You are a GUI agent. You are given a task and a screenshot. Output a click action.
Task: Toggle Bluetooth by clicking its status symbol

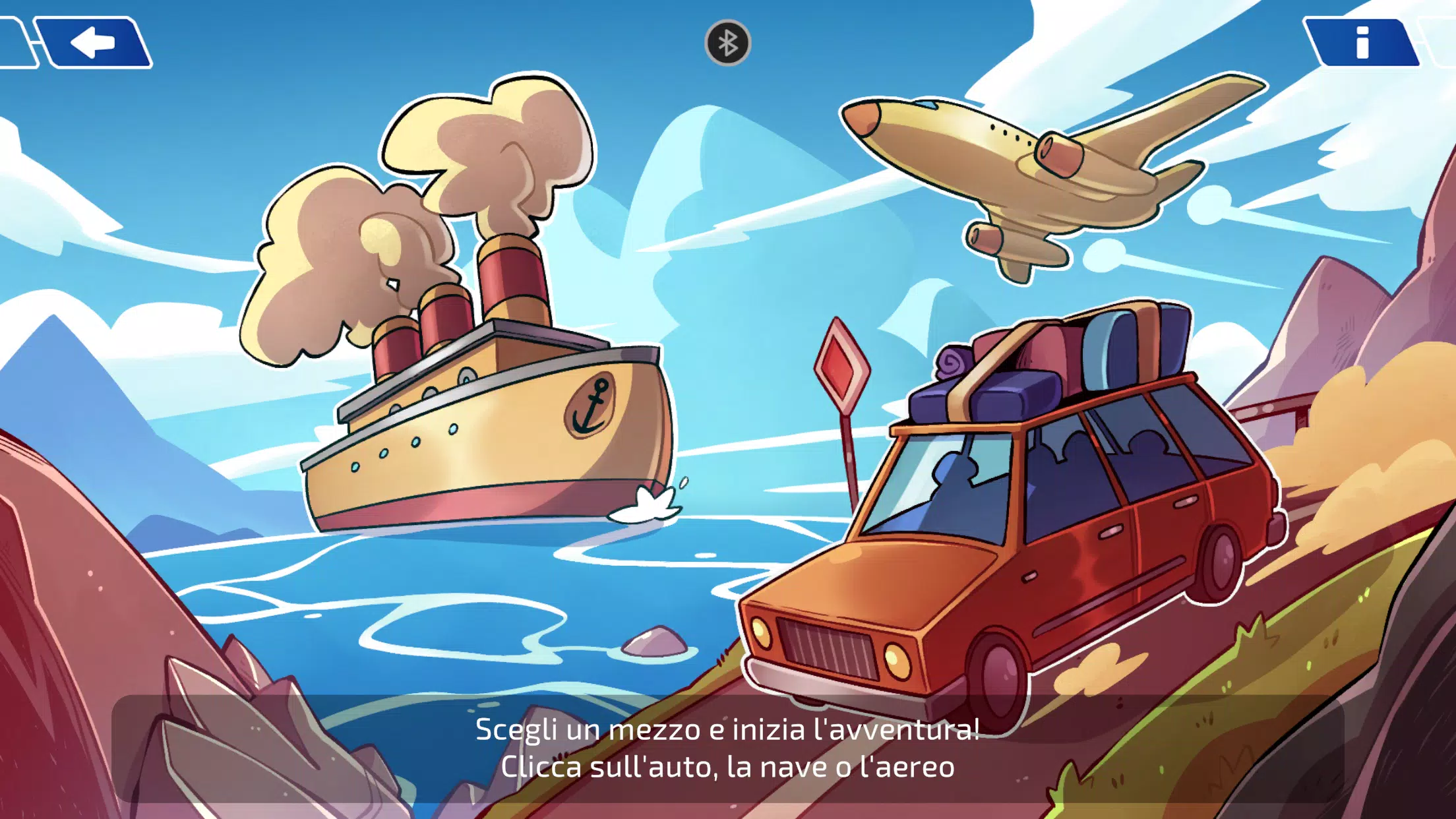727,44
